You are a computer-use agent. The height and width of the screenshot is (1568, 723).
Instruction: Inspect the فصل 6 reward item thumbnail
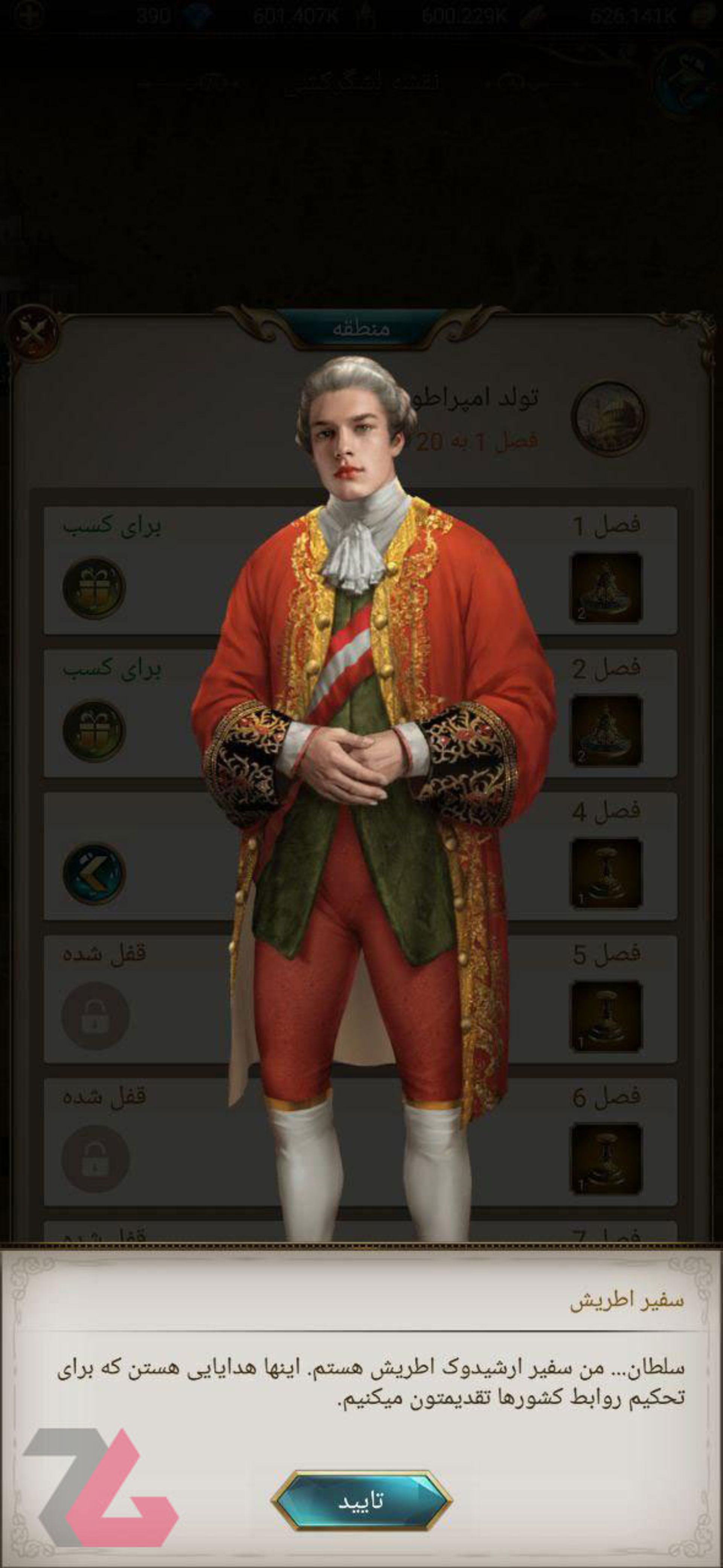[x=606, y=1158]
